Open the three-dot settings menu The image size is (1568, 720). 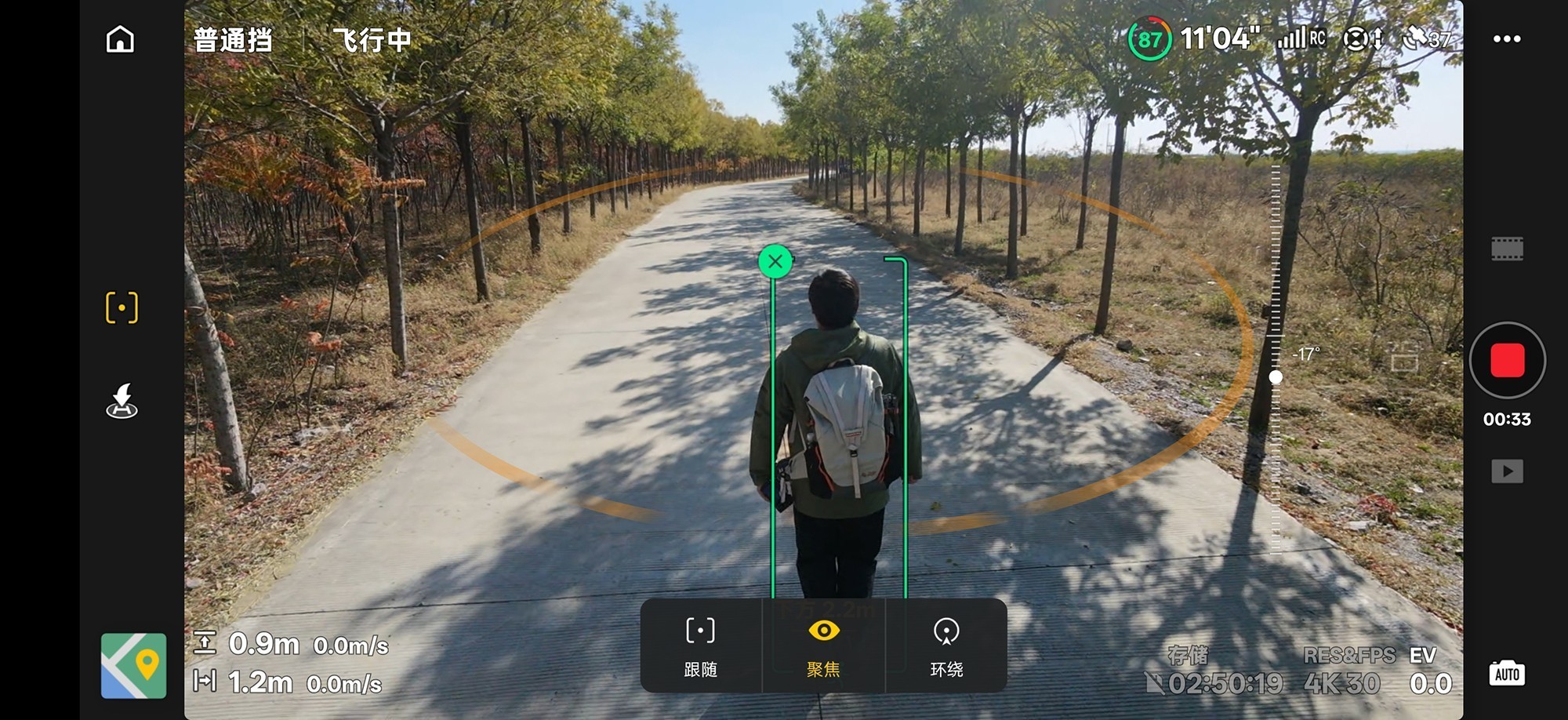pos(1507,38)
